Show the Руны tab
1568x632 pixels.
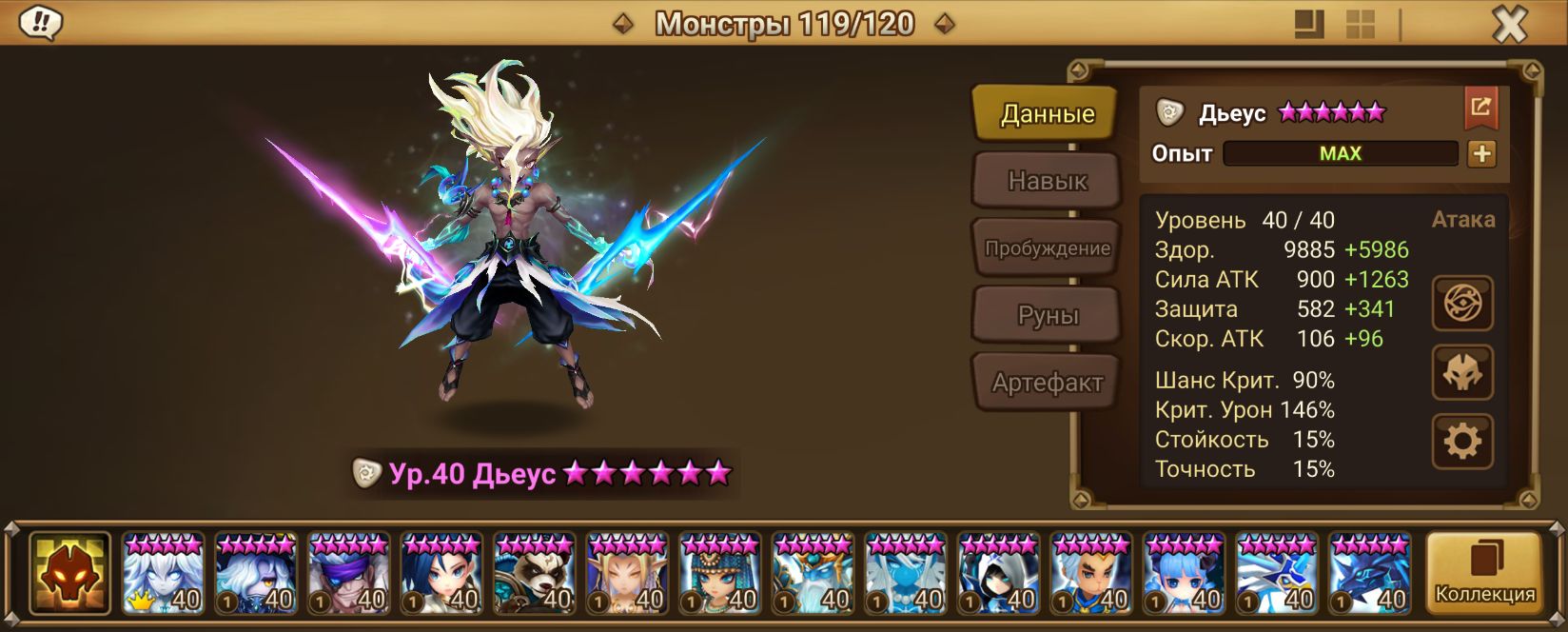tap(1047, 315)
